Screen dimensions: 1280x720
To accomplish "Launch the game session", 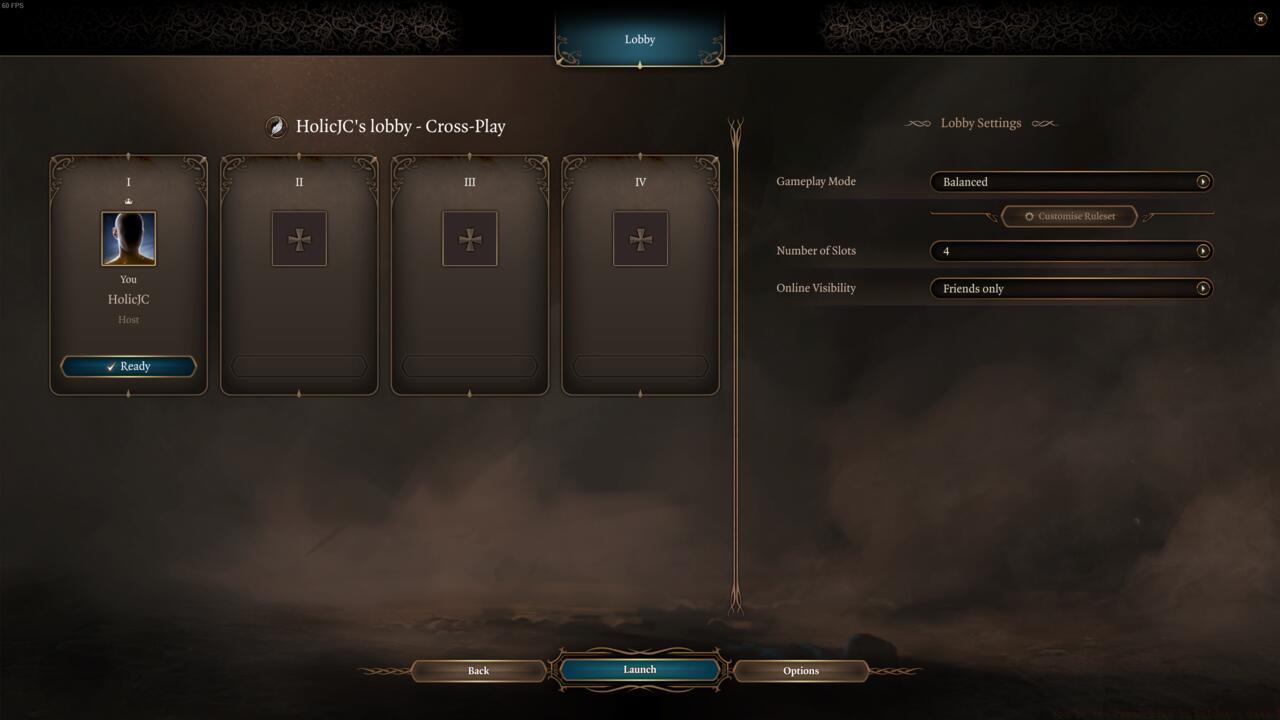I will click(639, 670).
